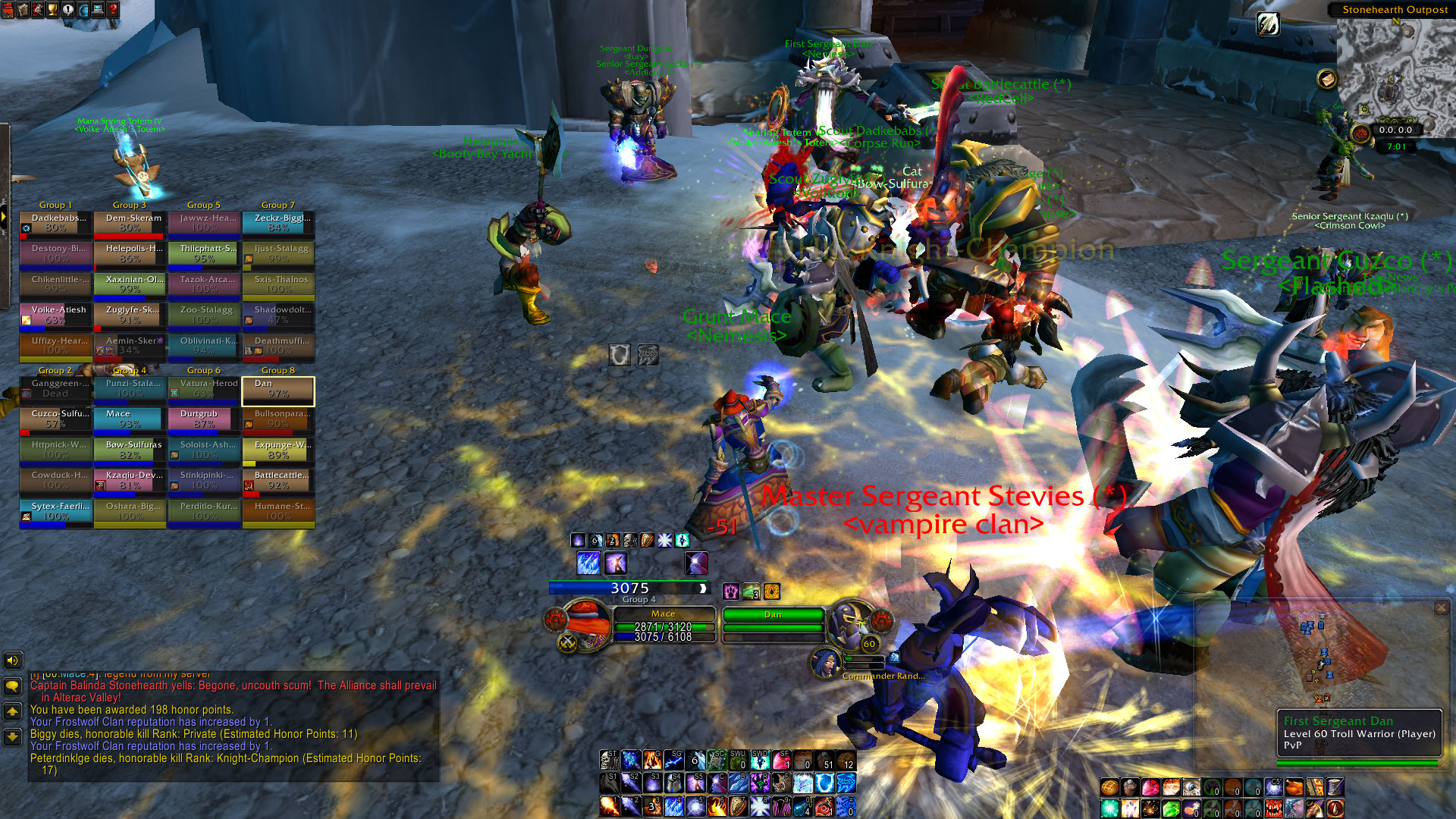This screenshot has width=1456, height=819.
Task: Use the skull ability marked ST
Action: [609, 759]
